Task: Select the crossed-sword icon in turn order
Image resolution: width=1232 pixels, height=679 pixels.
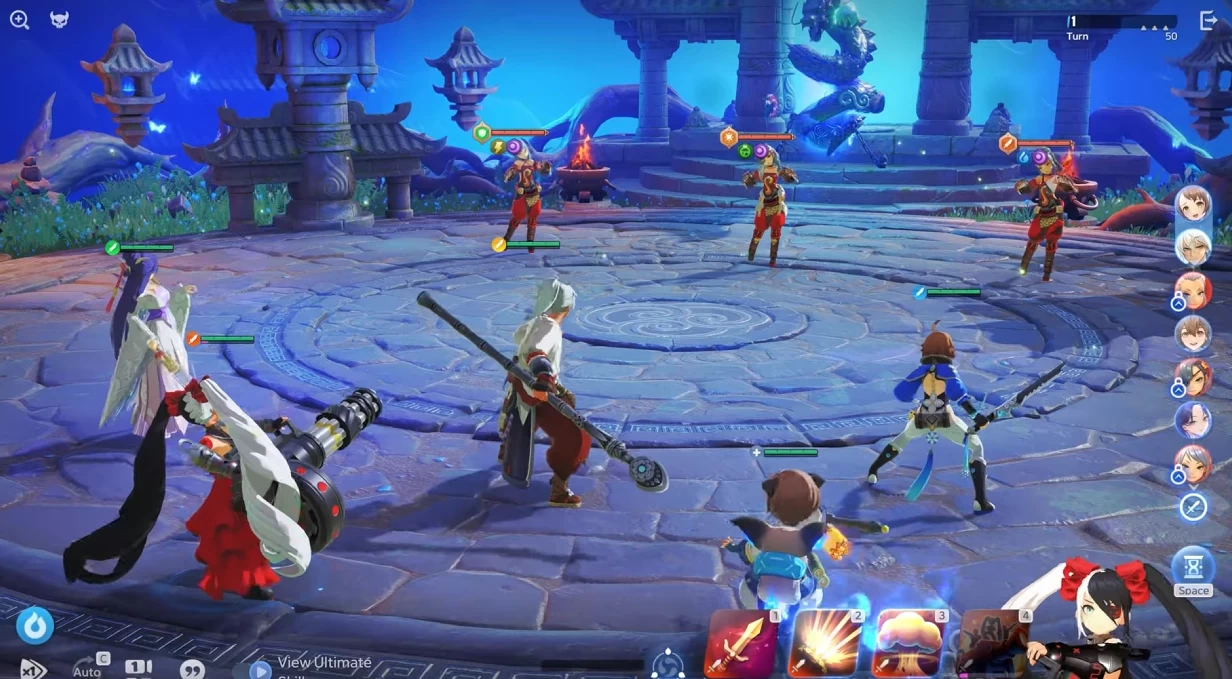Action: [x=1193, y=507]
